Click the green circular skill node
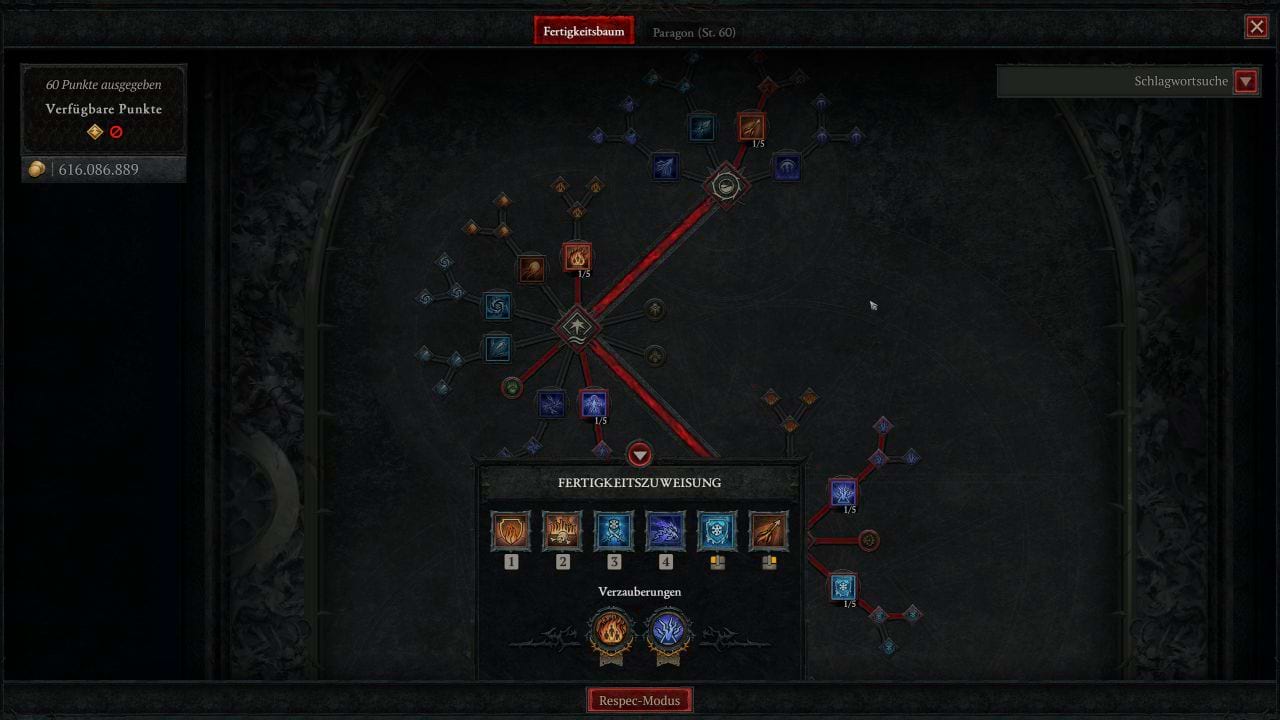 click(x=510, y=386)
